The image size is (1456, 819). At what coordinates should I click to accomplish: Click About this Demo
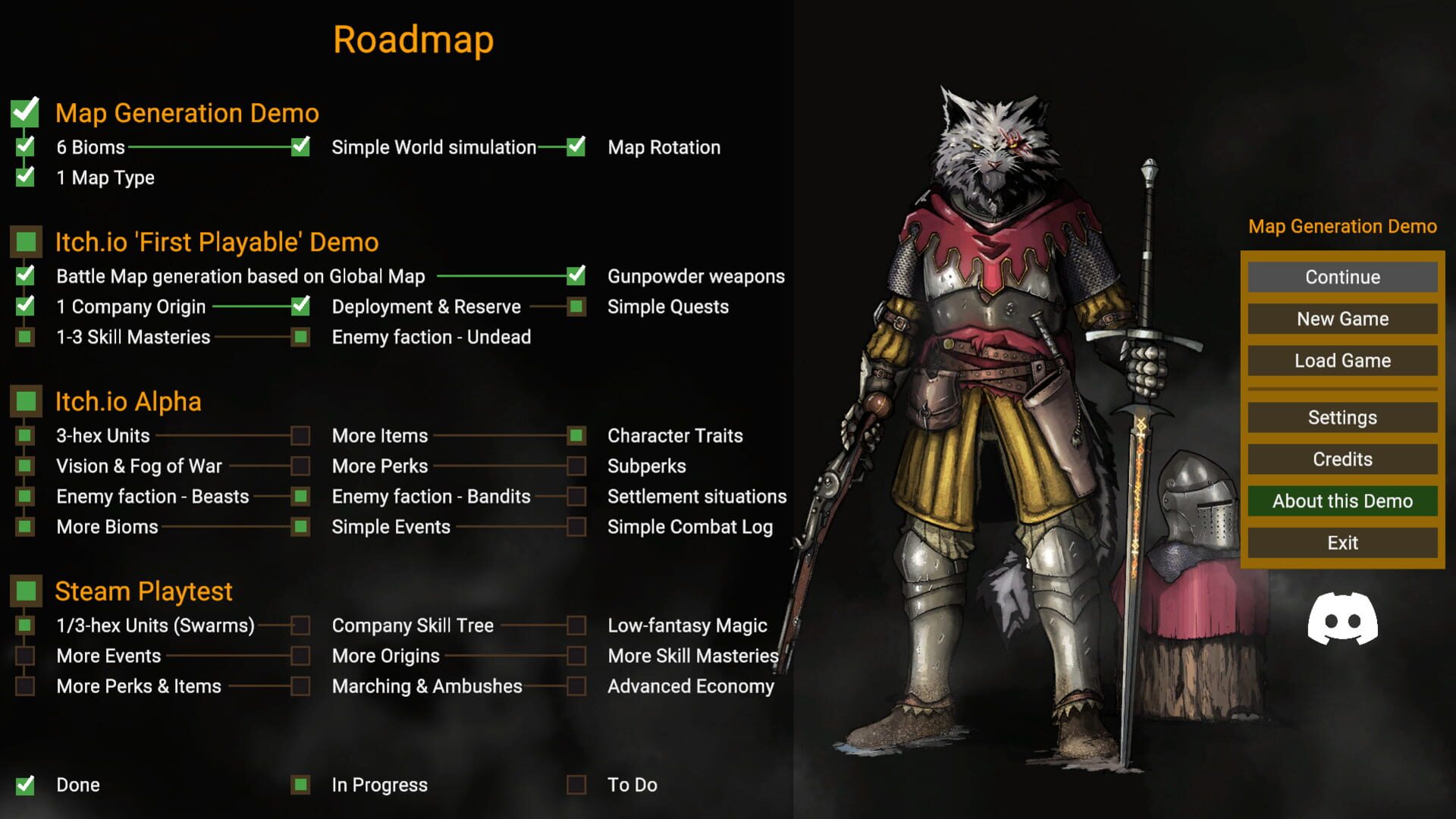1342,500
